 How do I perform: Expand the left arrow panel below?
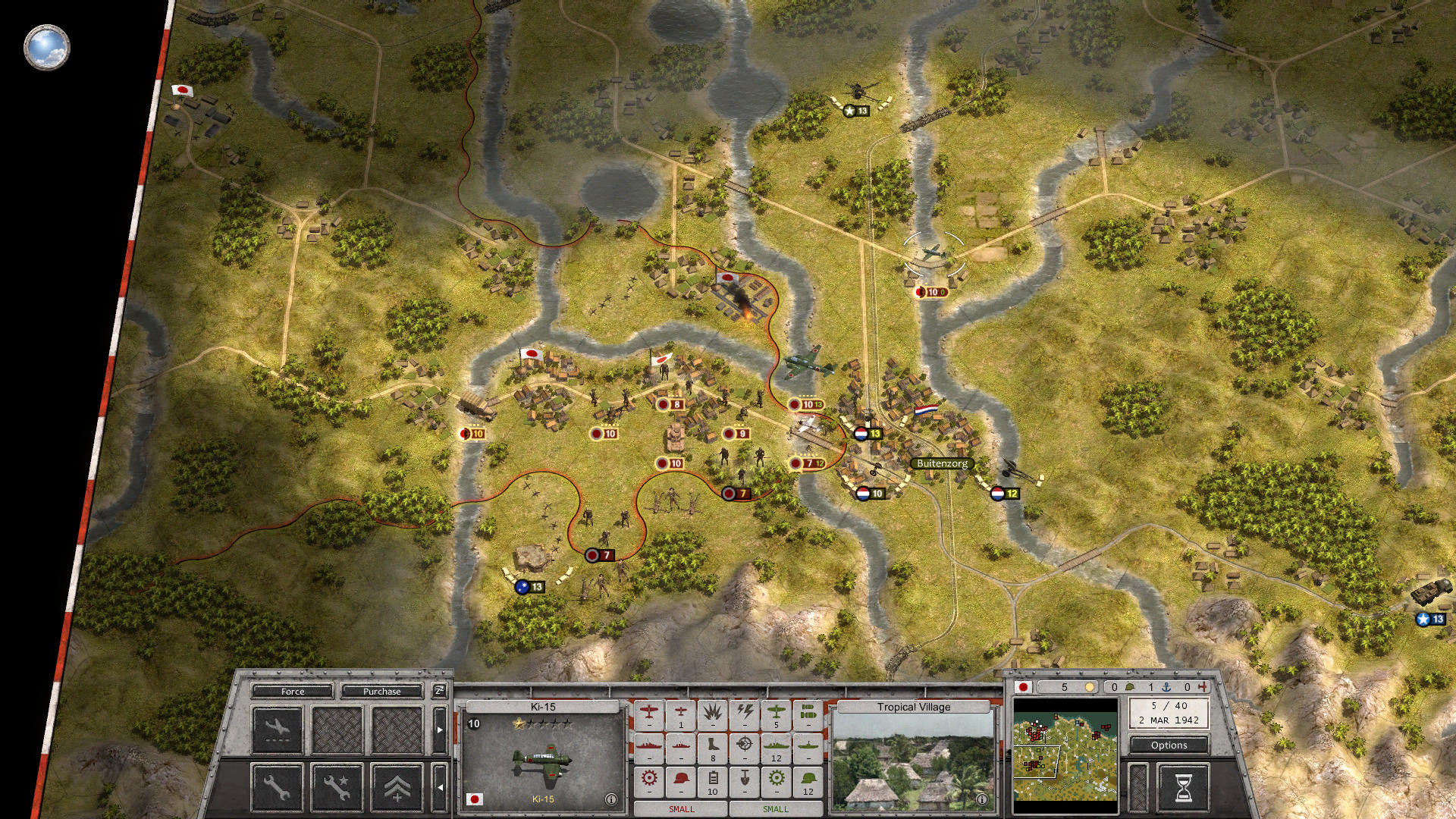441,787
